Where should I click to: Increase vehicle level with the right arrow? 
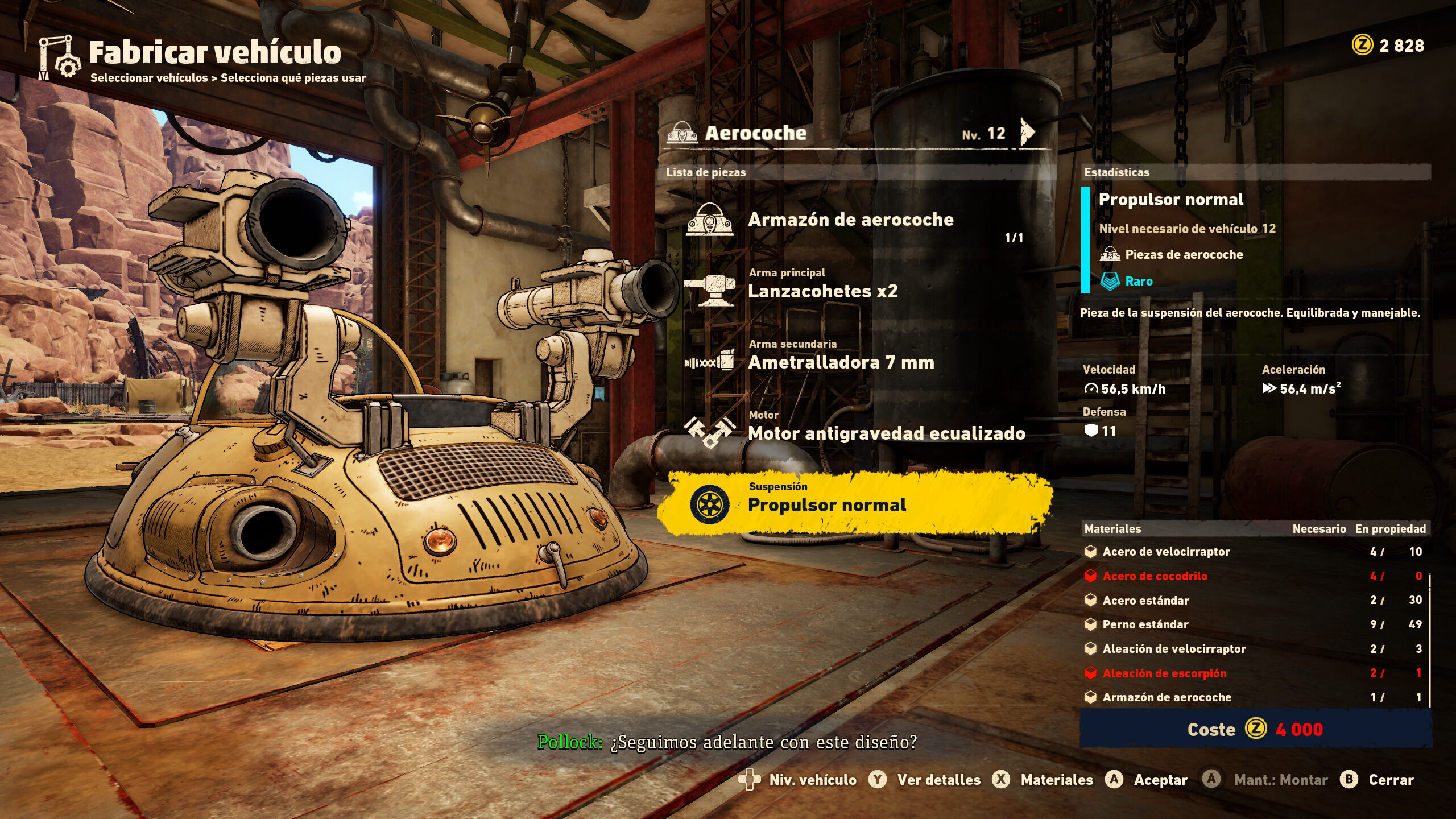click(1027, 133)
